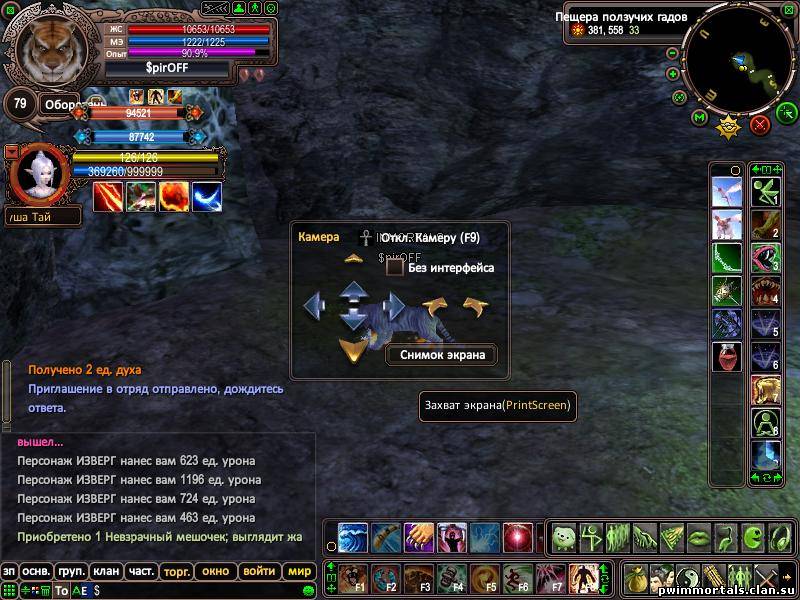
Task: Use the pet's blue lightning skill
Action: coord(207,197)
